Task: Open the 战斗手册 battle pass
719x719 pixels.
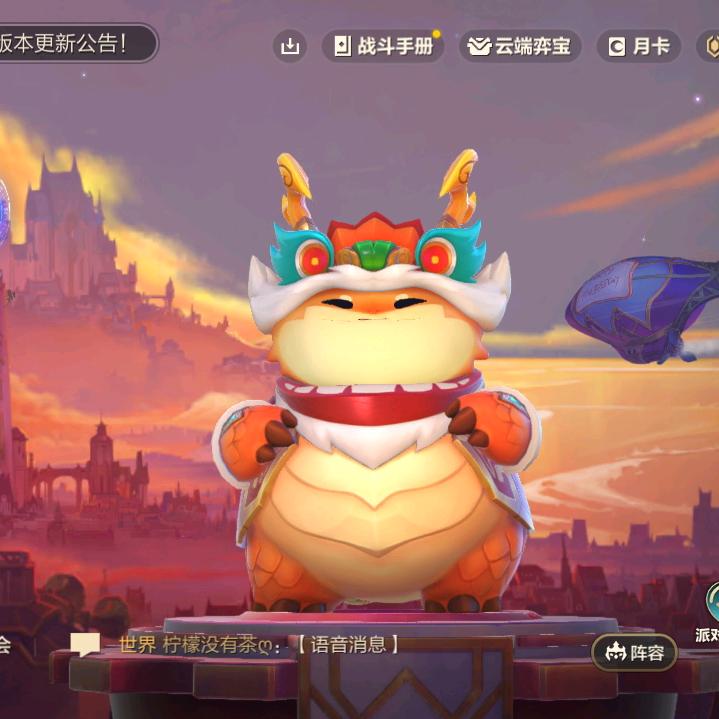Action: click(384, 46)
